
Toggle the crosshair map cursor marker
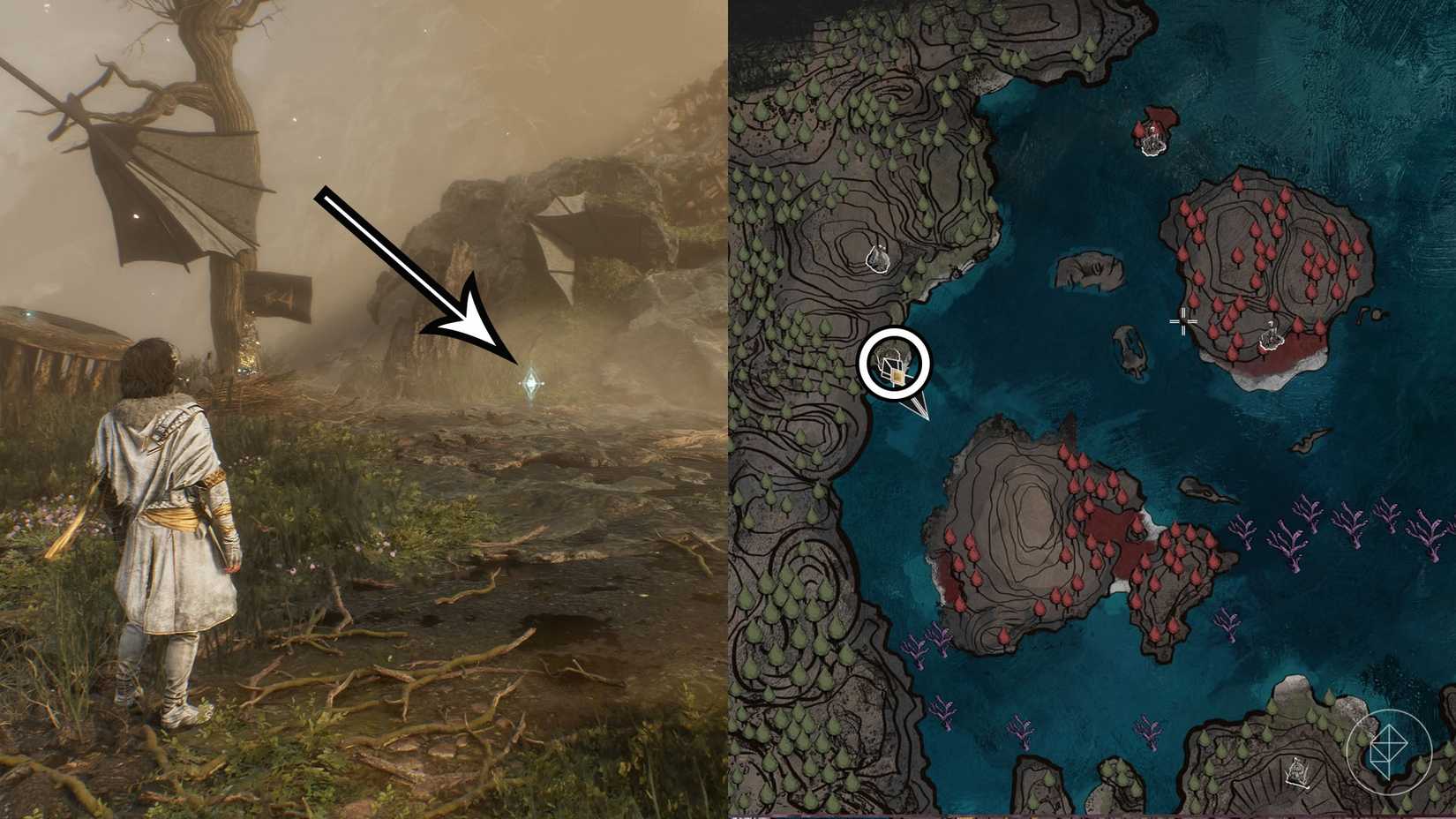pyautogui.click(x=1182, y=323)
